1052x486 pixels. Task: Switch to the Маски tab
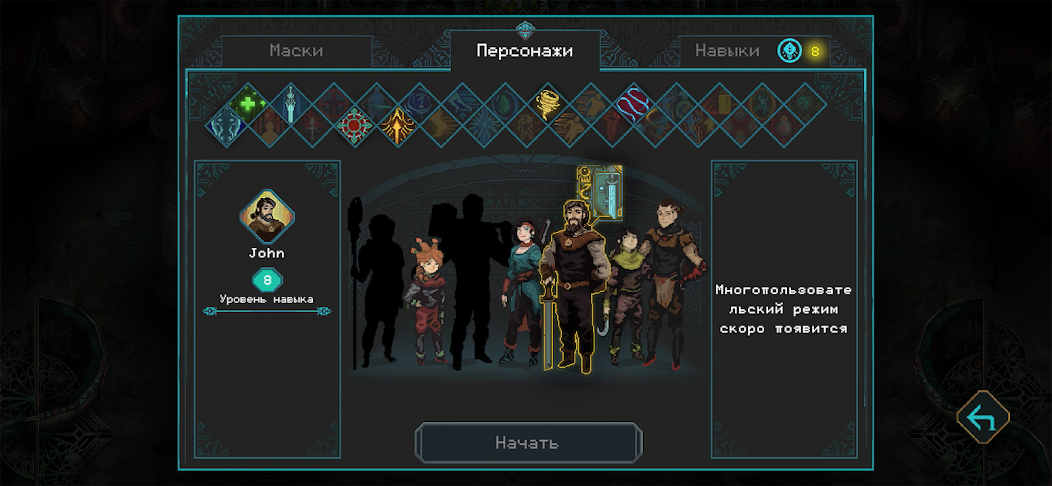click(296, 51)
